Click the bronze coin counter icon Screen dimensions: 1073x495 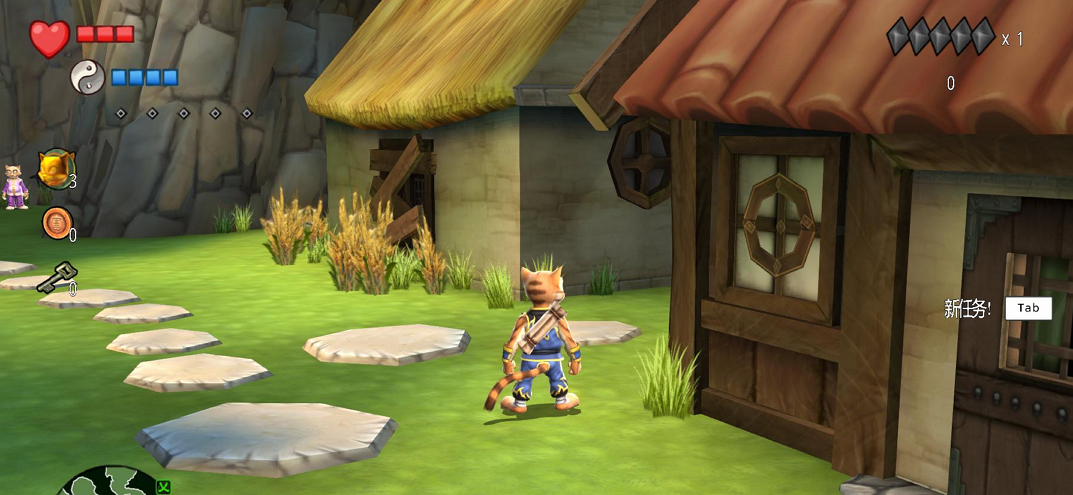pos(56,223)
